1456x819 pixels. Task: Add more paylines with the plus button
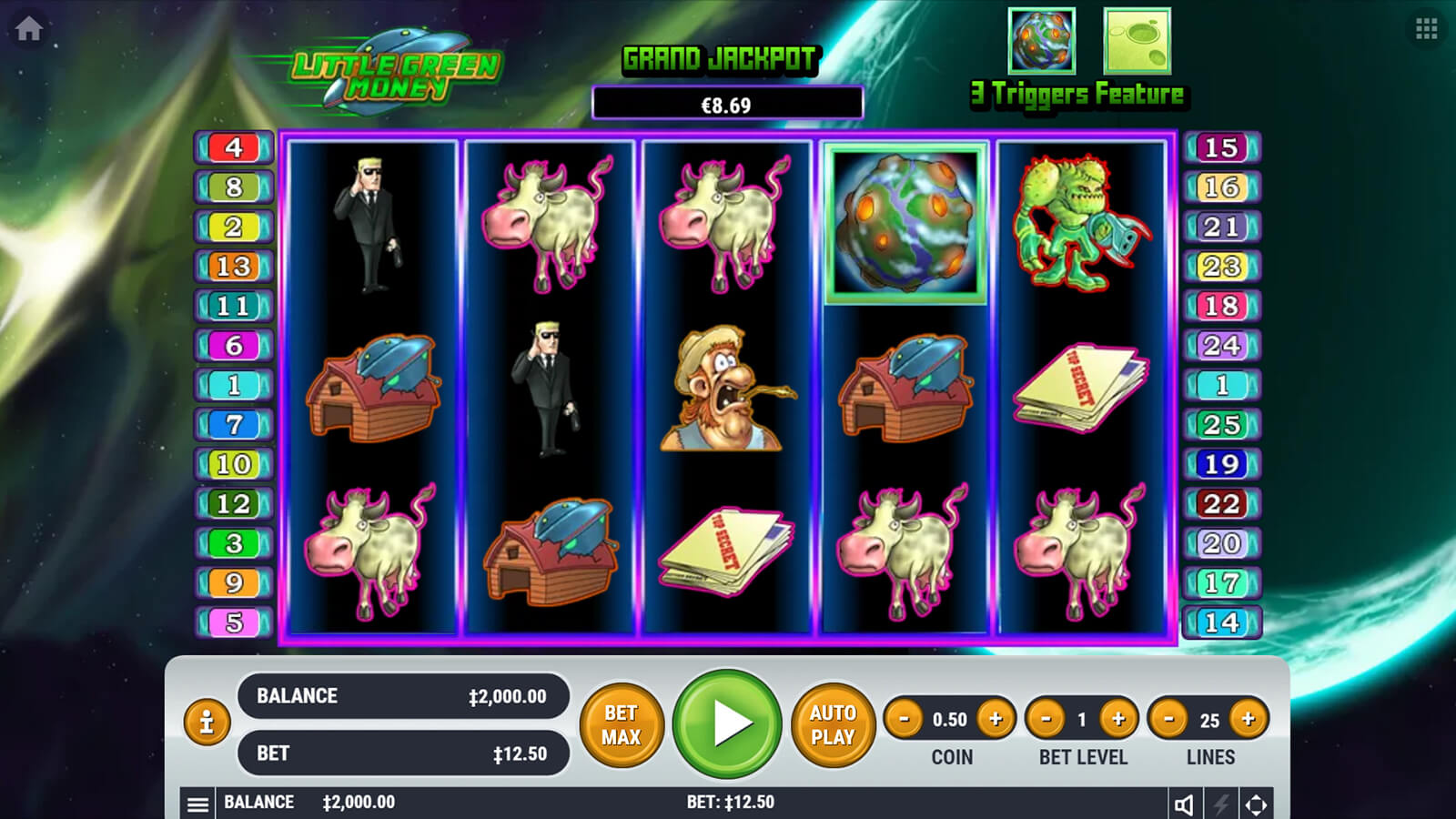click(x=1249, y=719)
